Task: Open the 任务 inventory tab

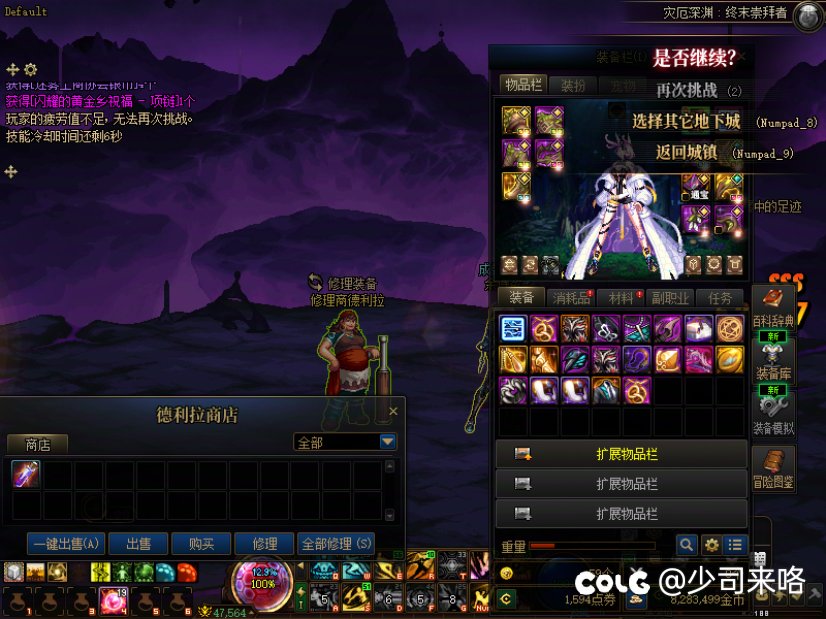Action: point(720,297)
